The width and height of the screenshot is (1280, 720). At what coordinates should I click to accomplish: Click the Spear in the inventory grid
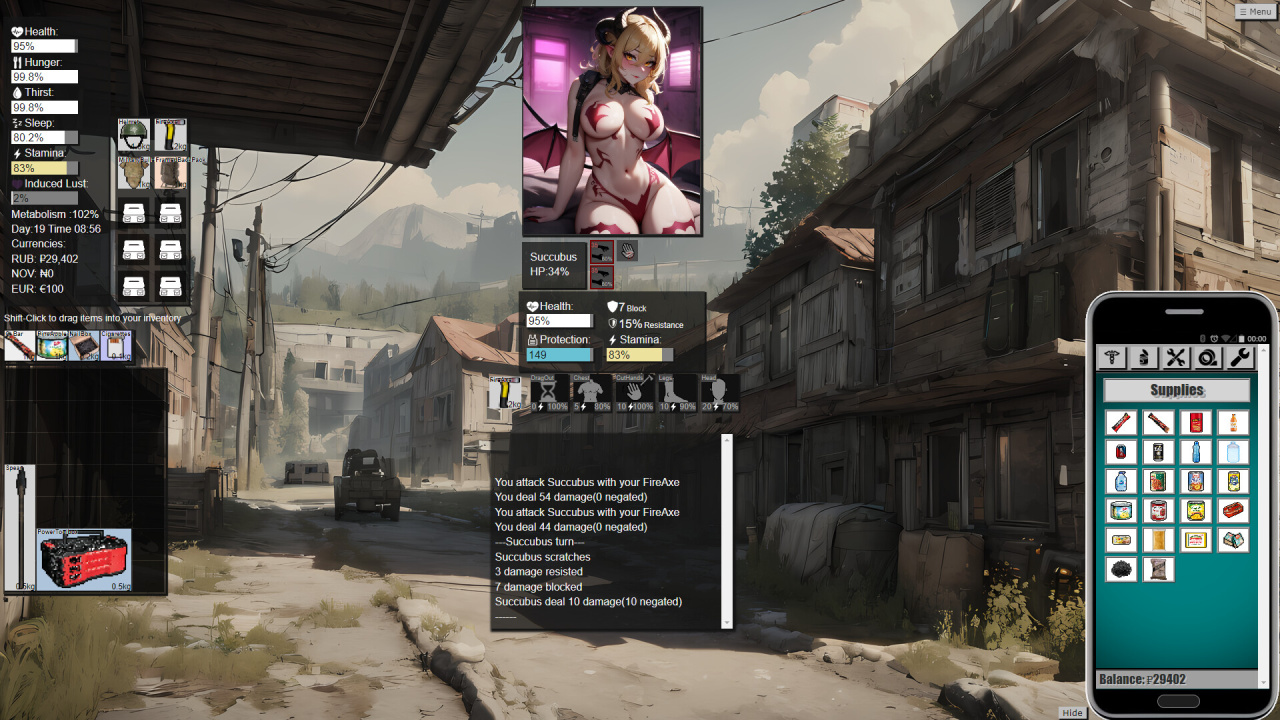(x=20, y=527)
